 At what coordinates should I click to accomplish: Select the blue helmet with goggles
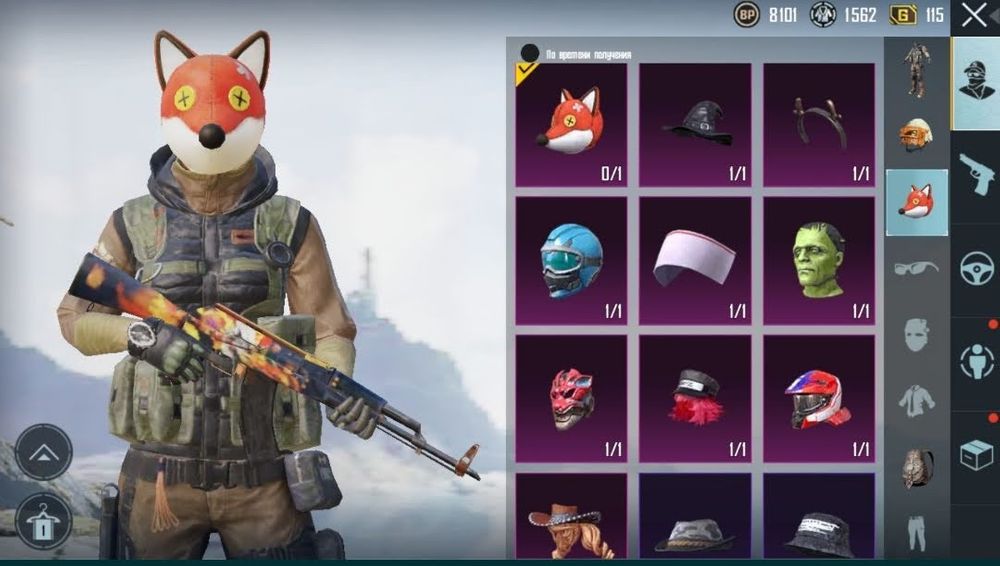click(x=571, y=260)
